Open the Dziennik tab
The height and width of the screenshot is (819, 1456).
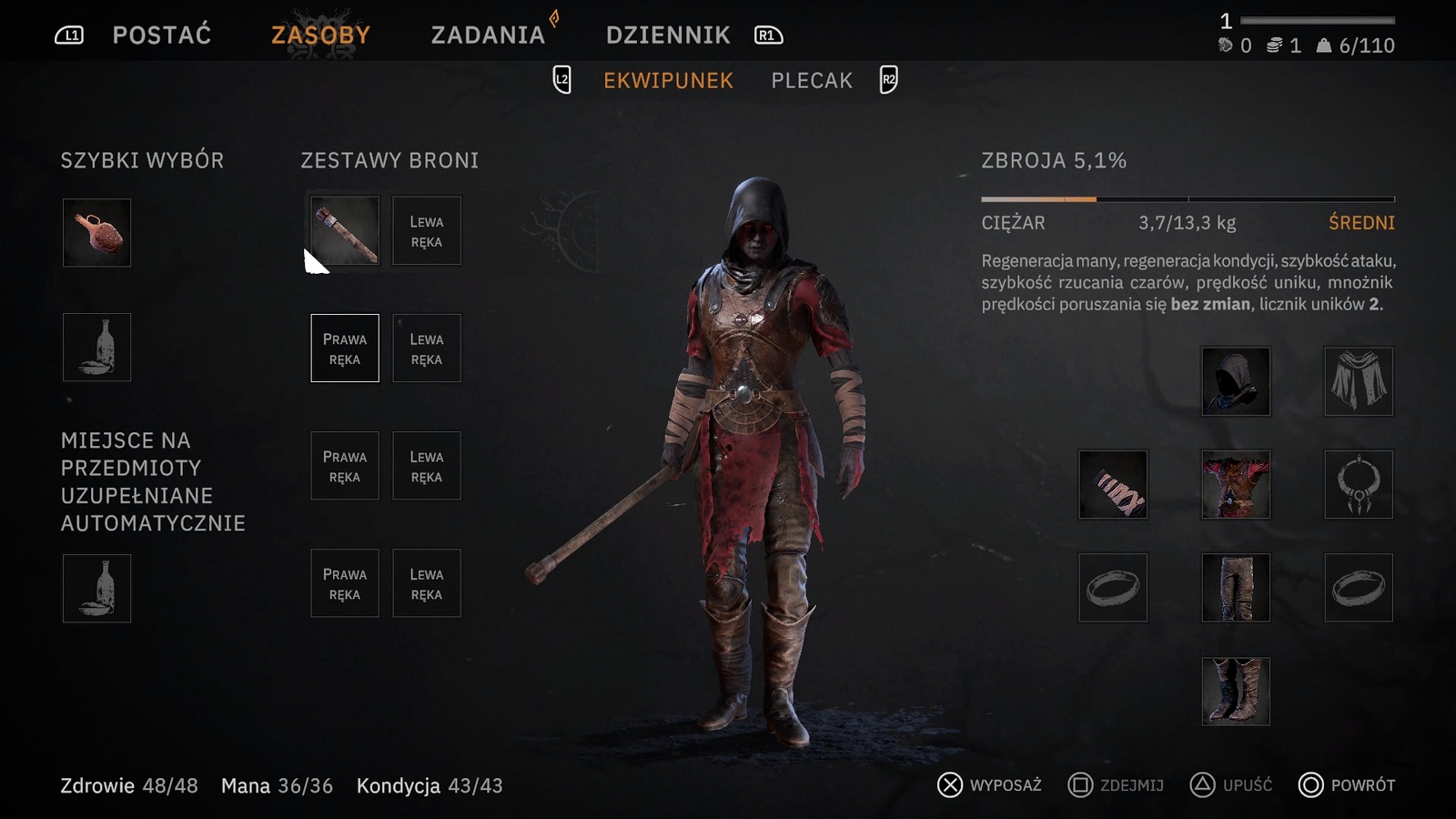tap(668, 35)
